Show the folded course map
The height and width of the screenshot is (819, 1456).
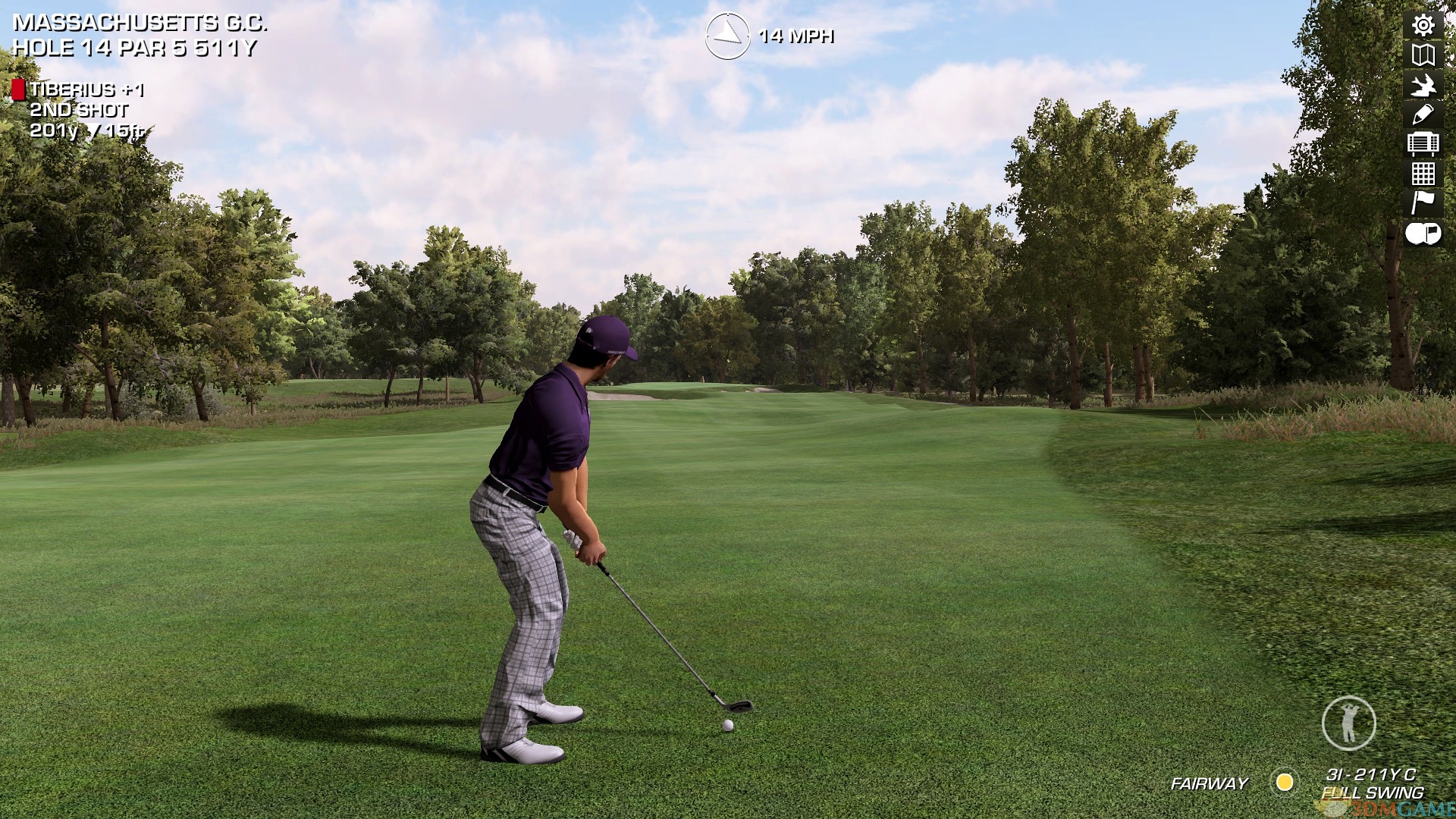pos(1423,55)
